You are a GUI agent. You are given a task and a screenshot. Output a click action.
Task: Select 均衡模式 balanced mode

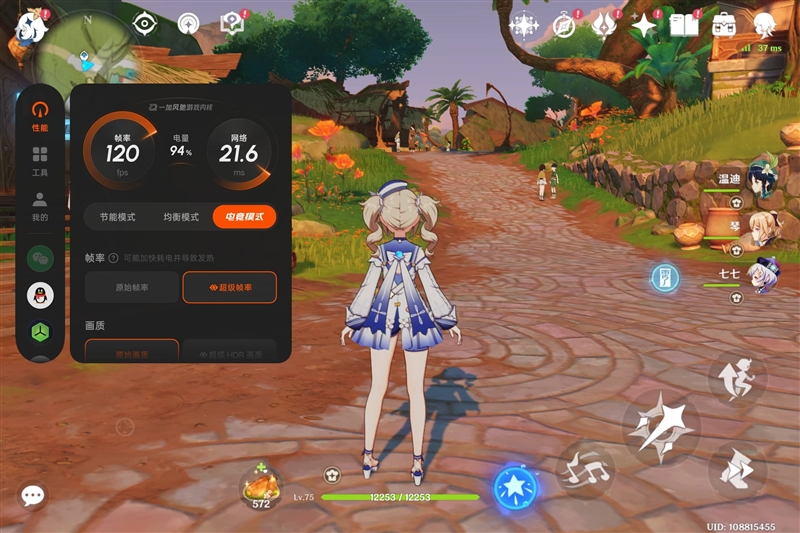[x=181, y=217]
